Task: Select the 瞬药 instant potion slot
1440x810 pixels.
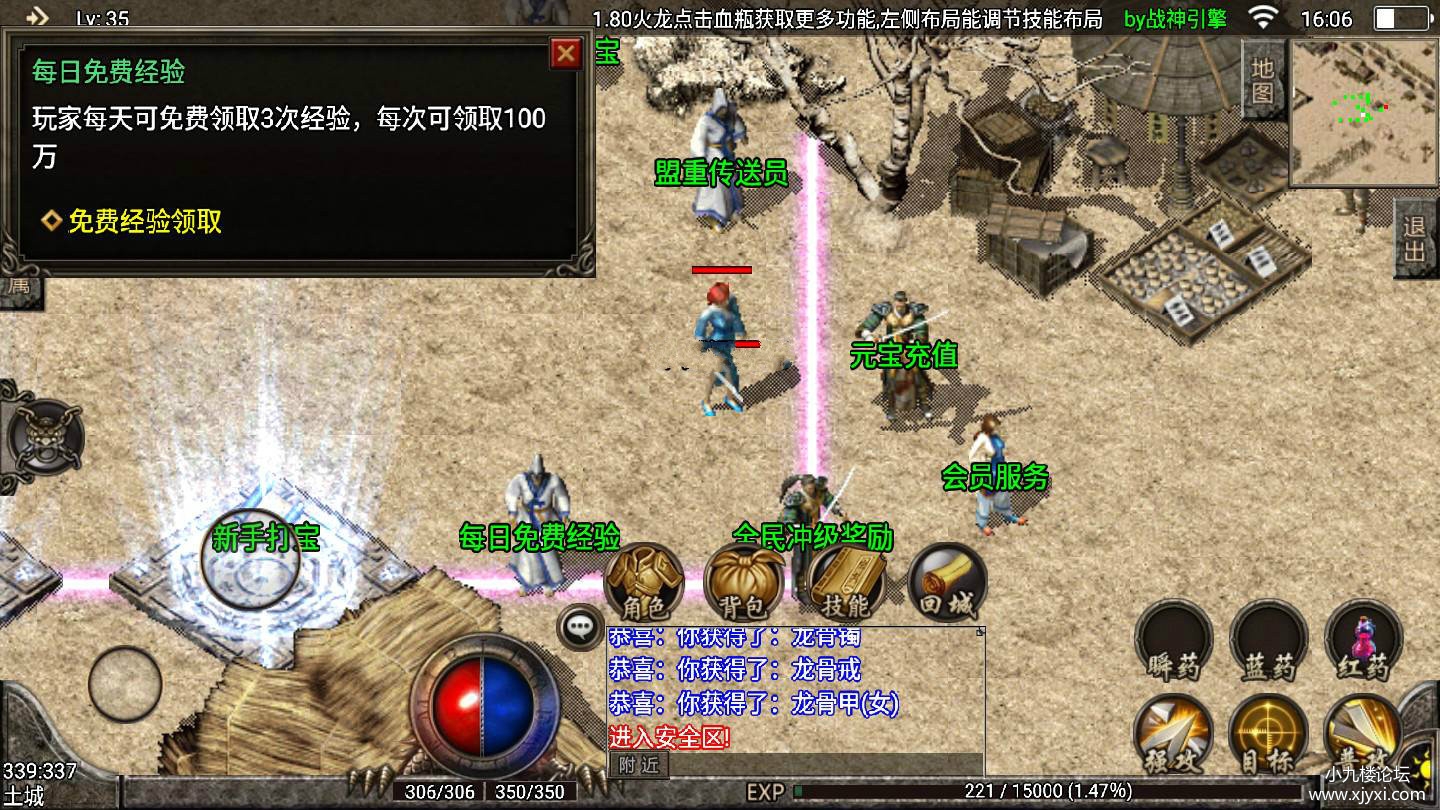Action: [1173, 640]
